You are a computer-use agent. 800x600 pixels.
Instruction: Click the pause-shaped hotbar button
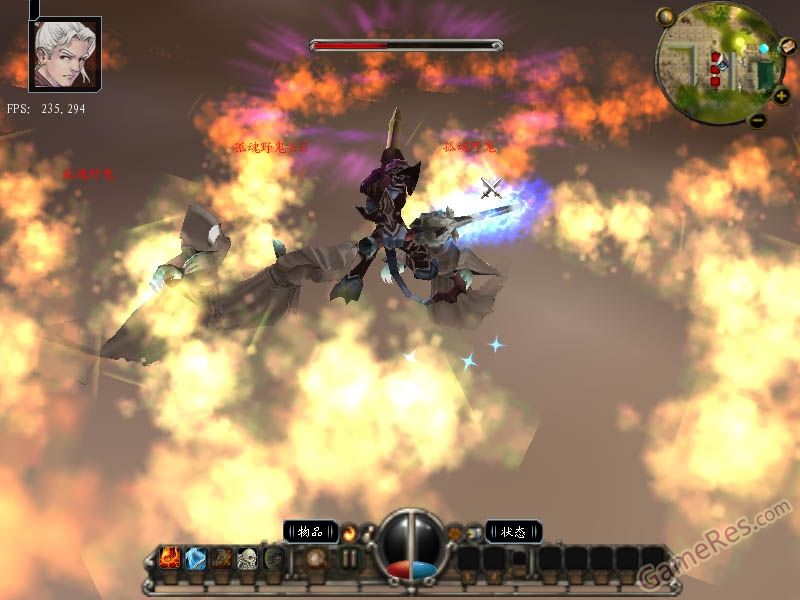(x=349, y=558)
